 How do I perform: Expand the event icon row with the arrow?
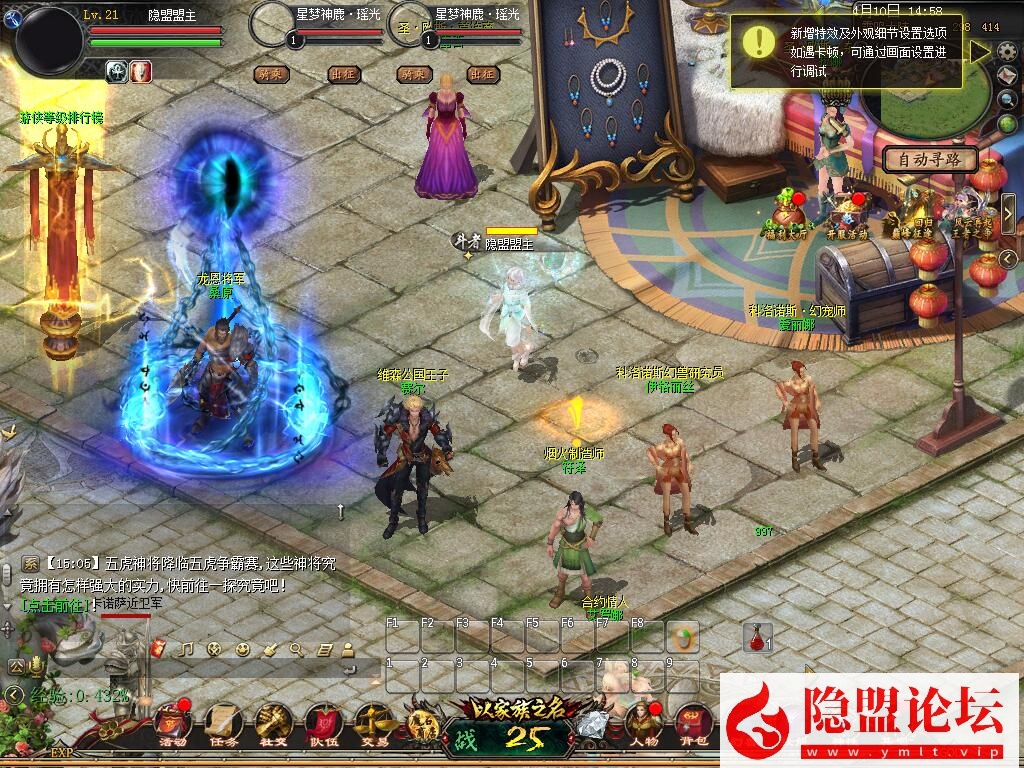click(1008, 213)
